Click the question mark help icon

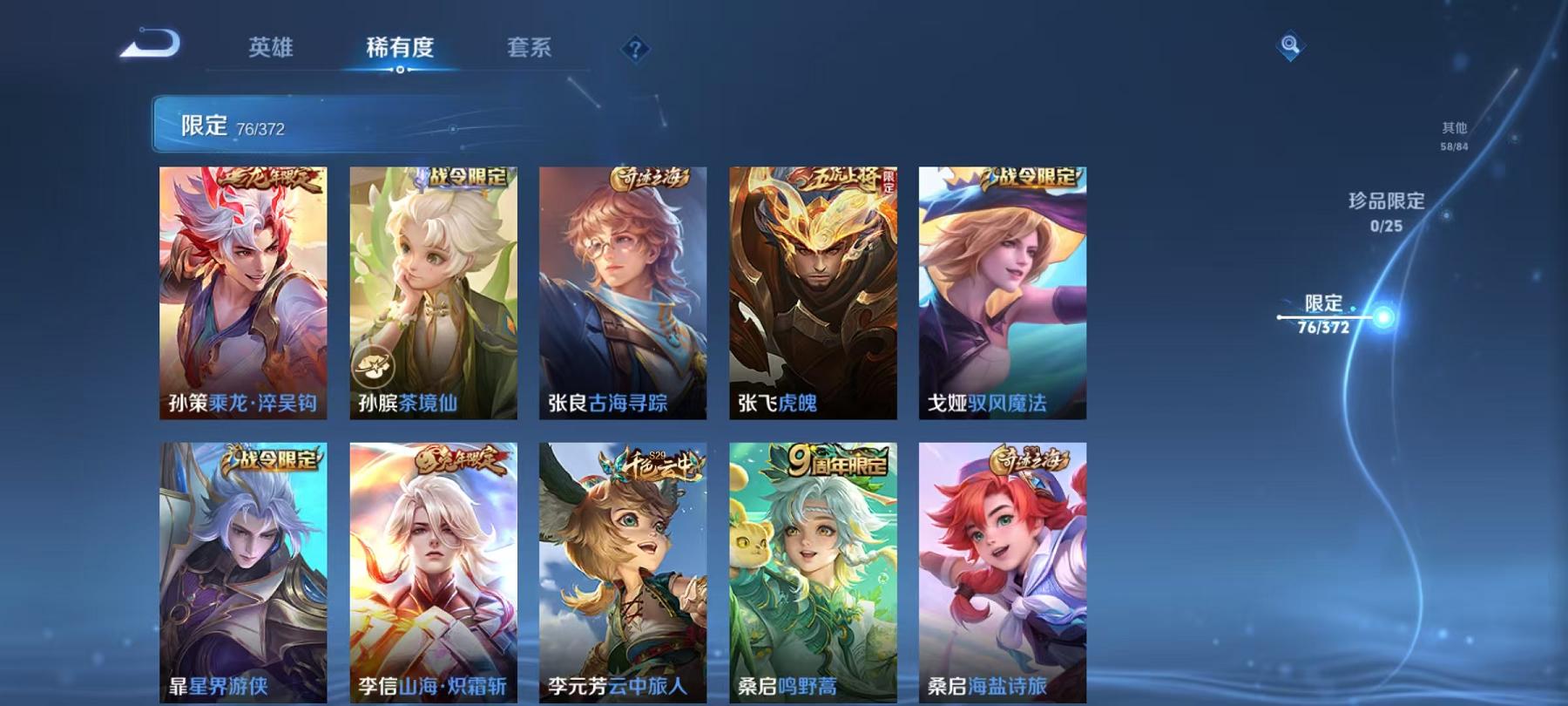click(637, 51)
